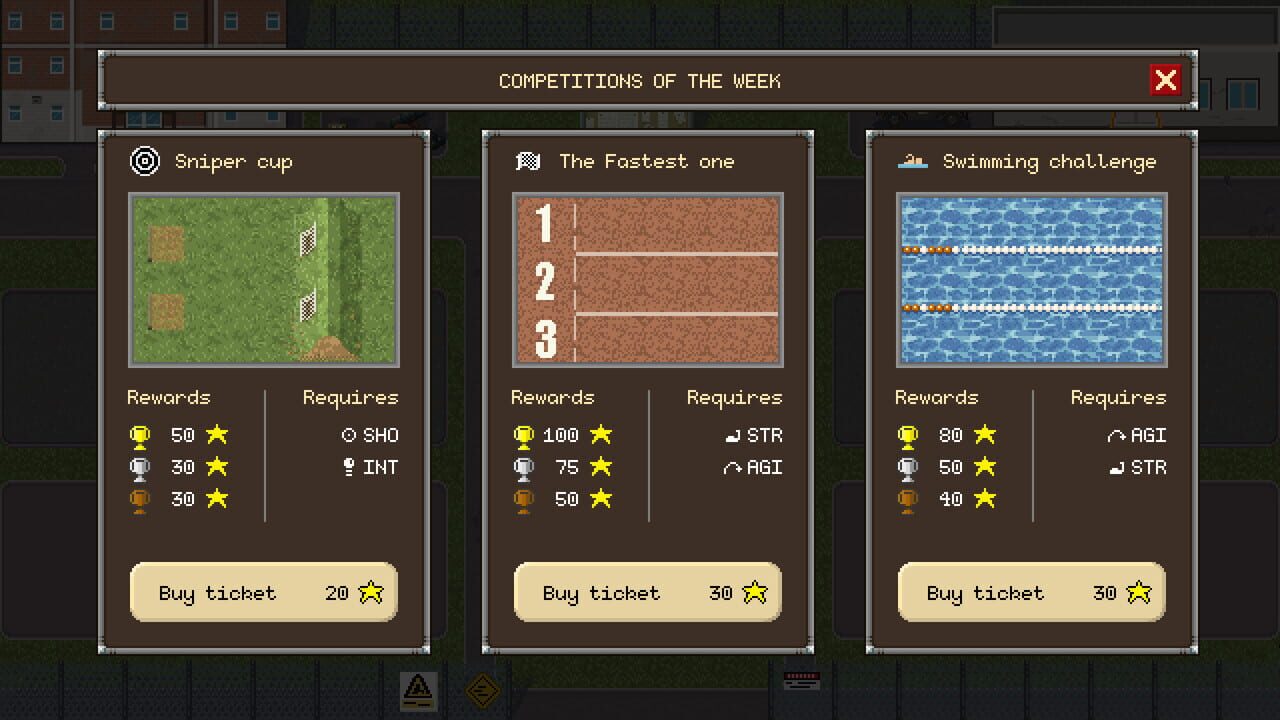Click the silver trophy in The Fastest one rewards
The image size is (1280, 720).
[x=524, y=467]
